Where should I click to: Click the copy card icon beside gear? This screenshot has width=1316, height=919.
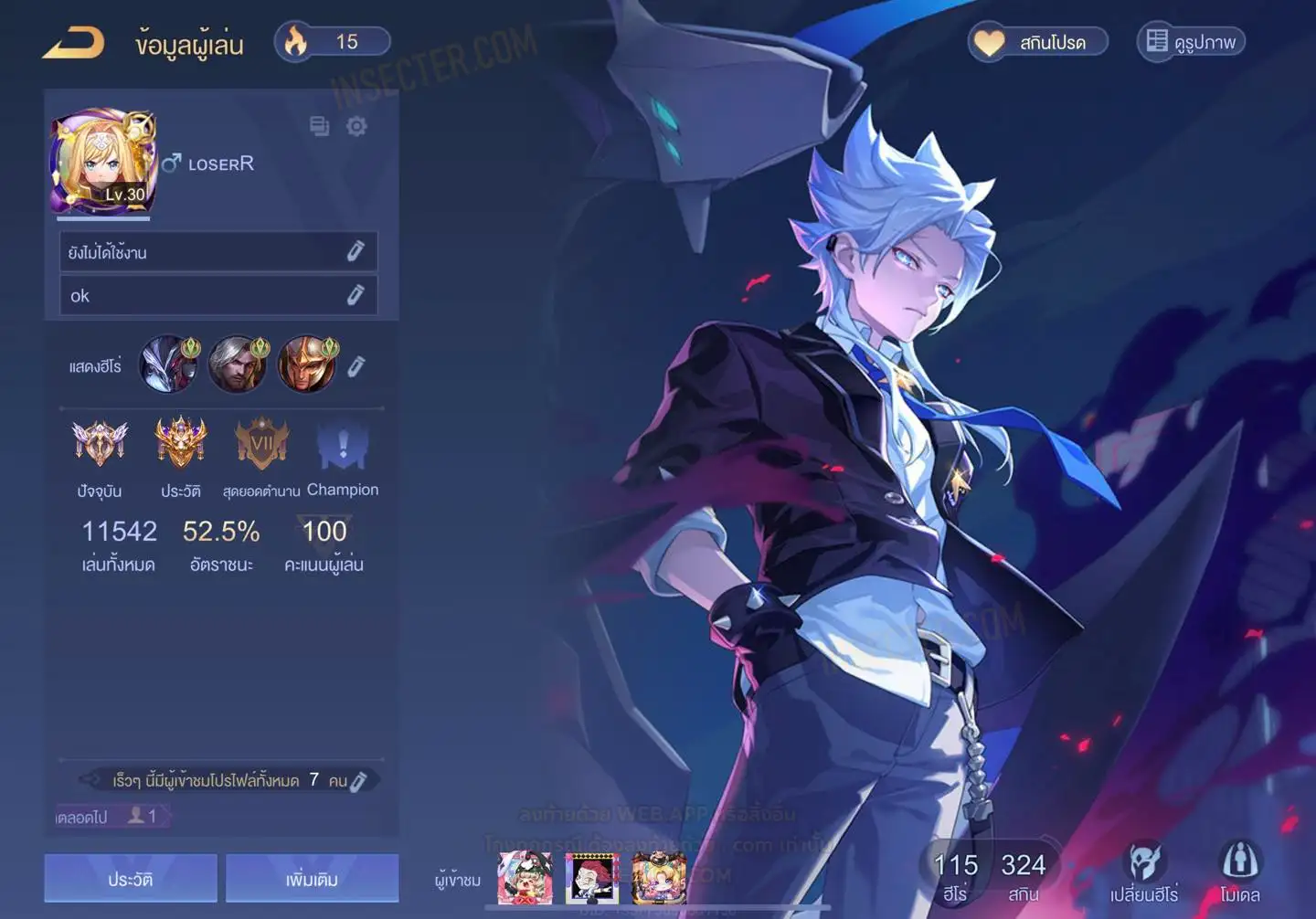319,126
